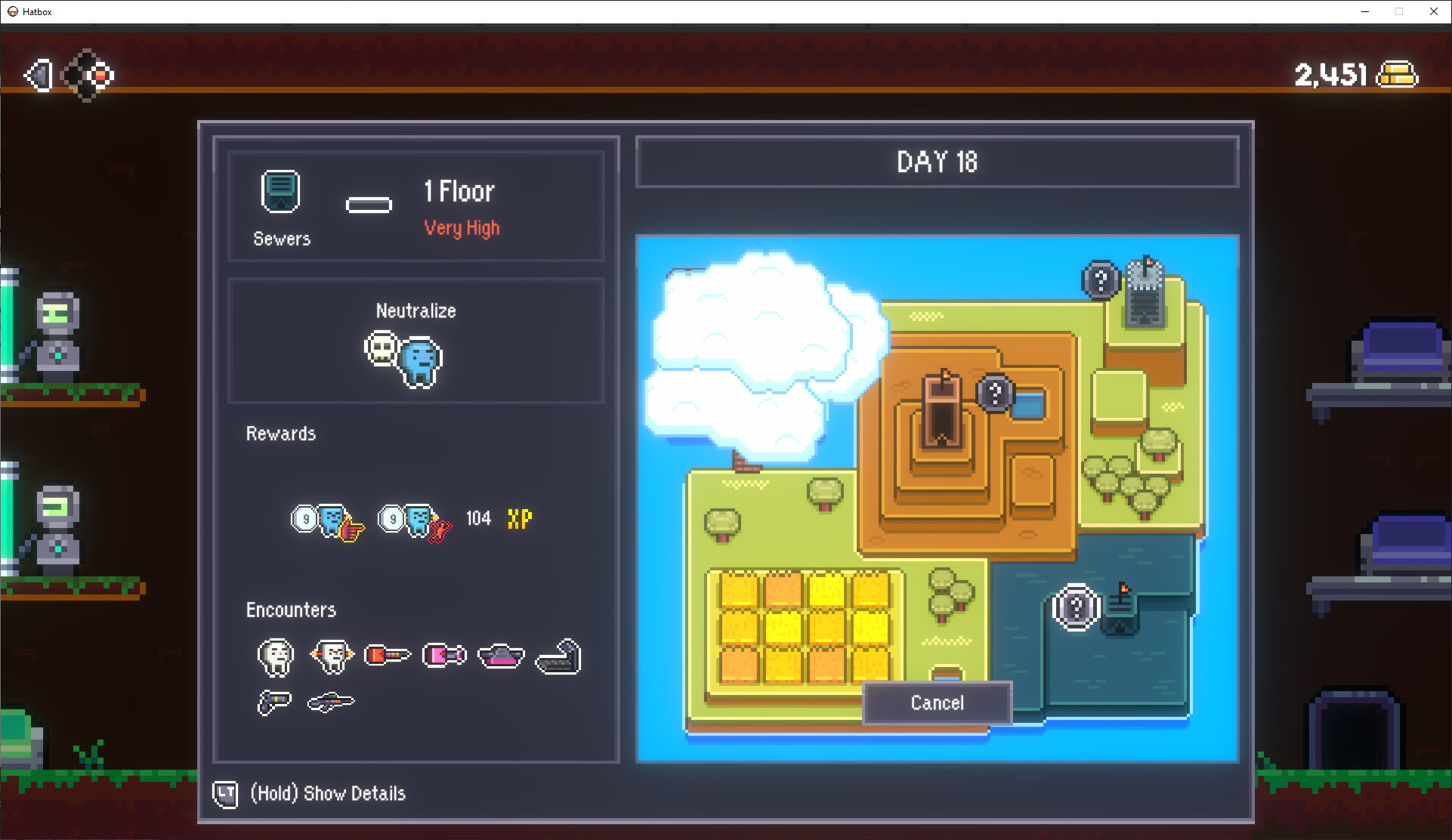
Task: Click the gold bars currency icon
Action: [1396, 74]
